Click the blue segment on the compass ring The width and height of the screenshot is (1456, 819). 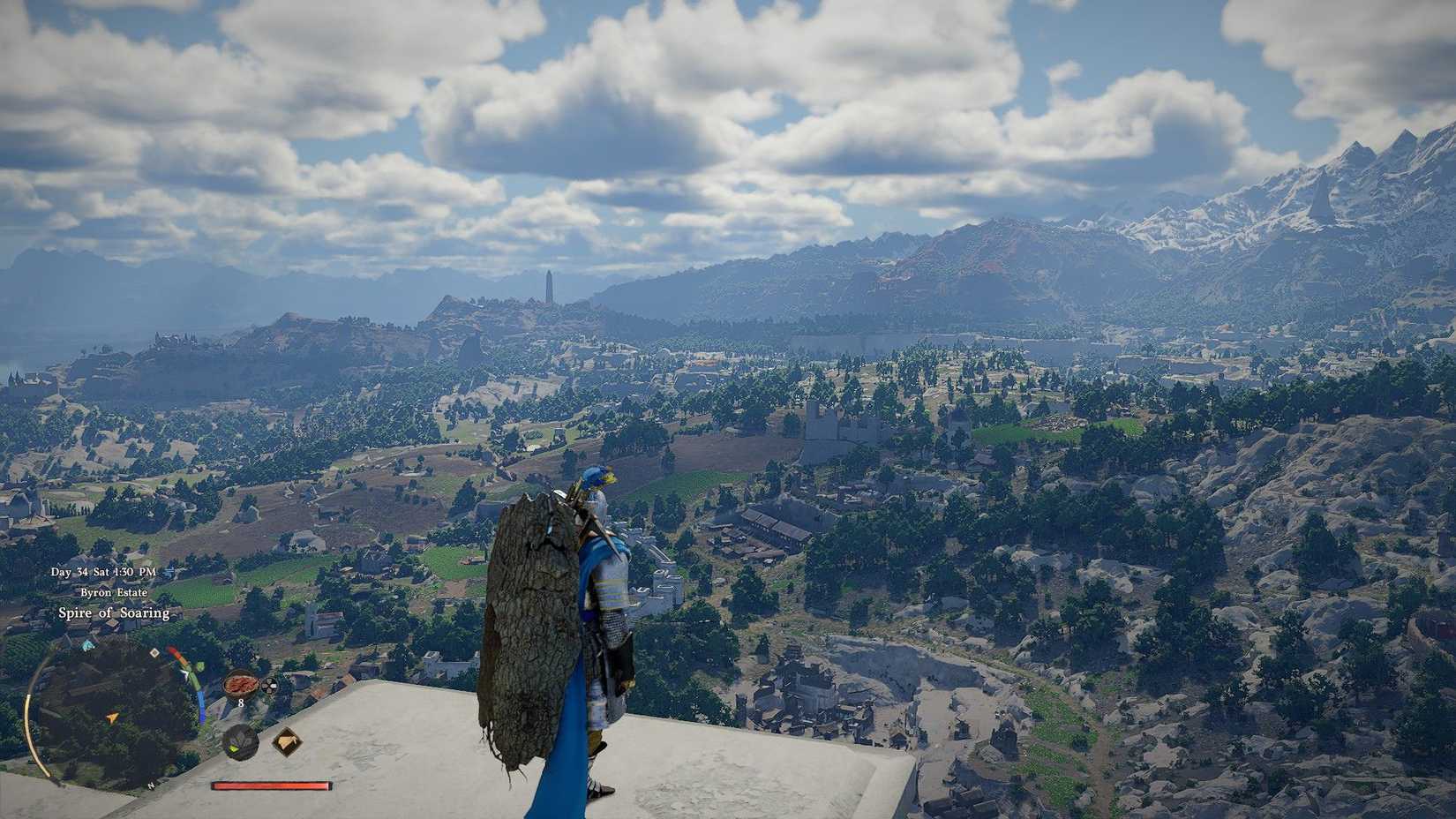pyautogui.click(x=201, y=707)
